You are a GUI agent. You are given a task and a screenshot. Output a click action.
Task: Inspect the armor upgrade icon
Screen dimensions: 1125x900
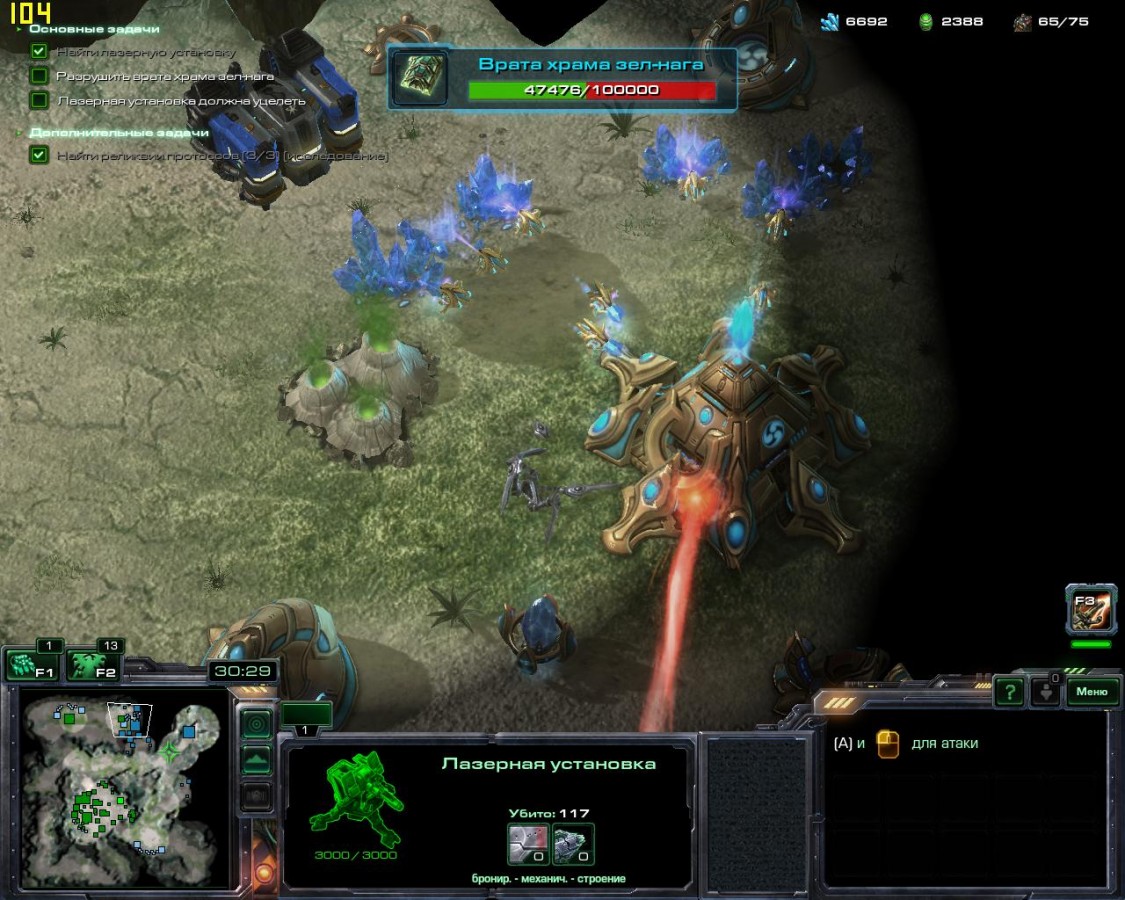click(x=527, y=844)
